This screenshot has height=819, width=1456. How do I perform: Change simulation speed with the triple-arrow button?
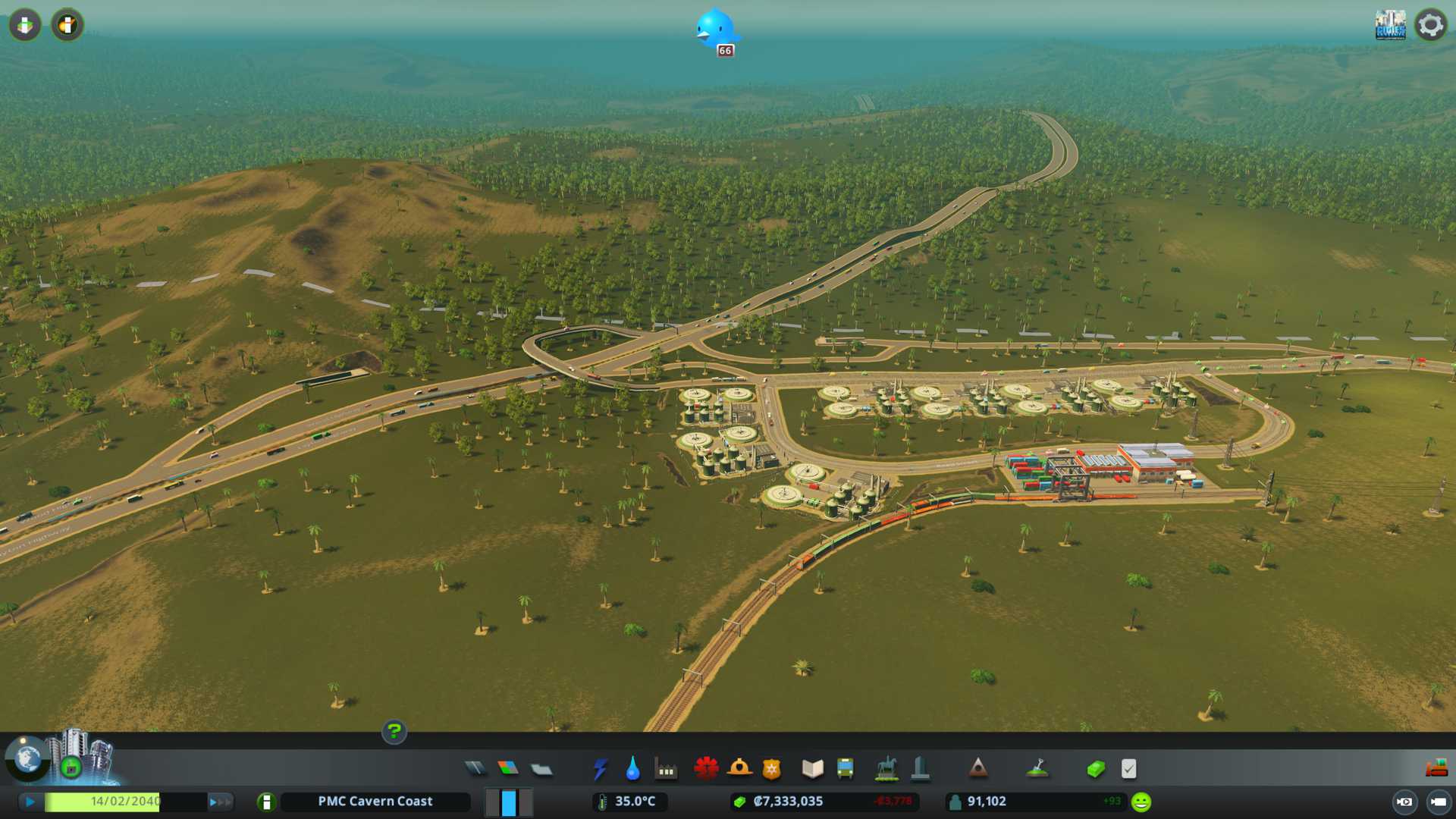220,802
